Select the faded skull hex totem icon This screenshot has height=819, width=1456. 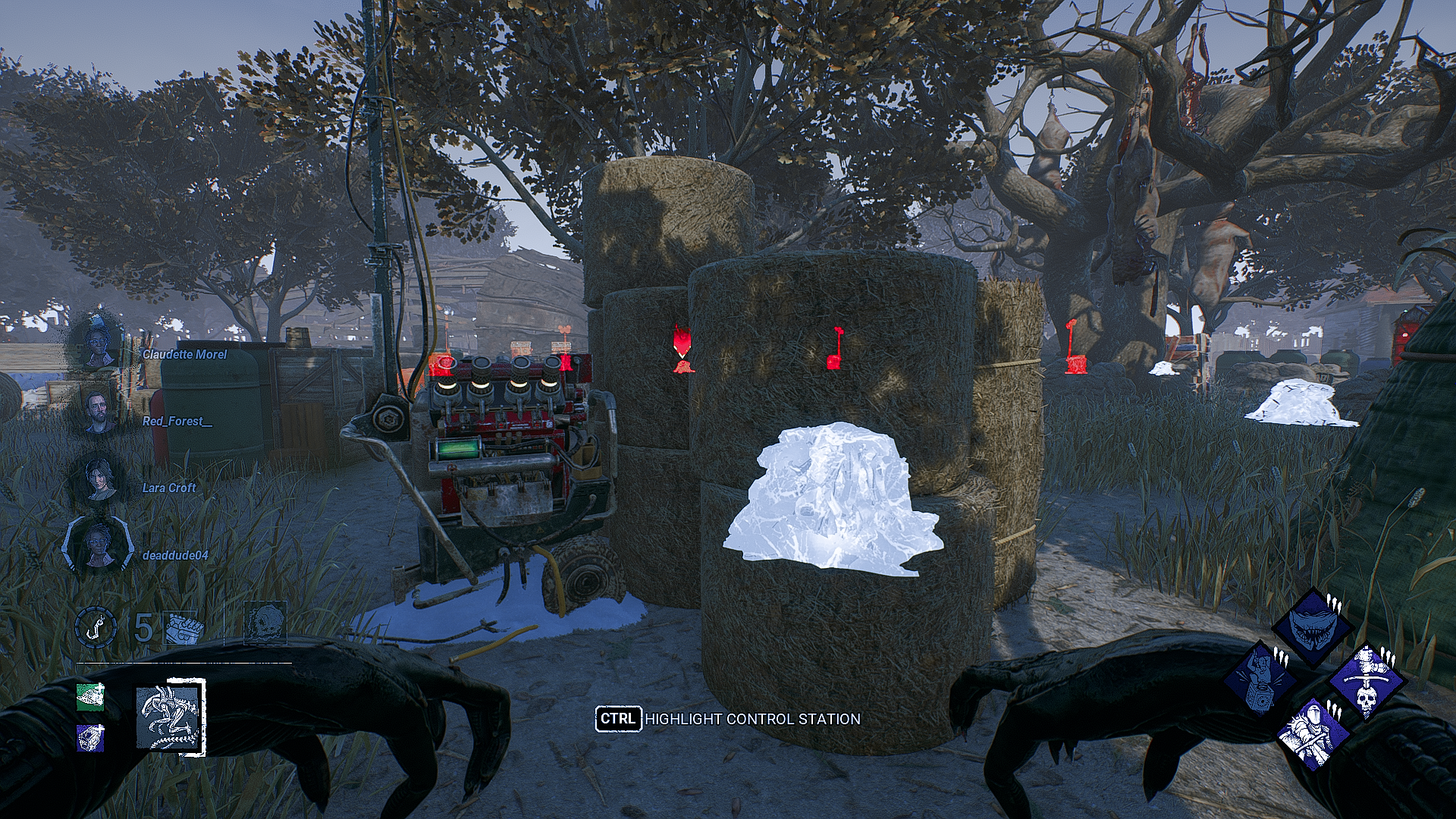265,624
